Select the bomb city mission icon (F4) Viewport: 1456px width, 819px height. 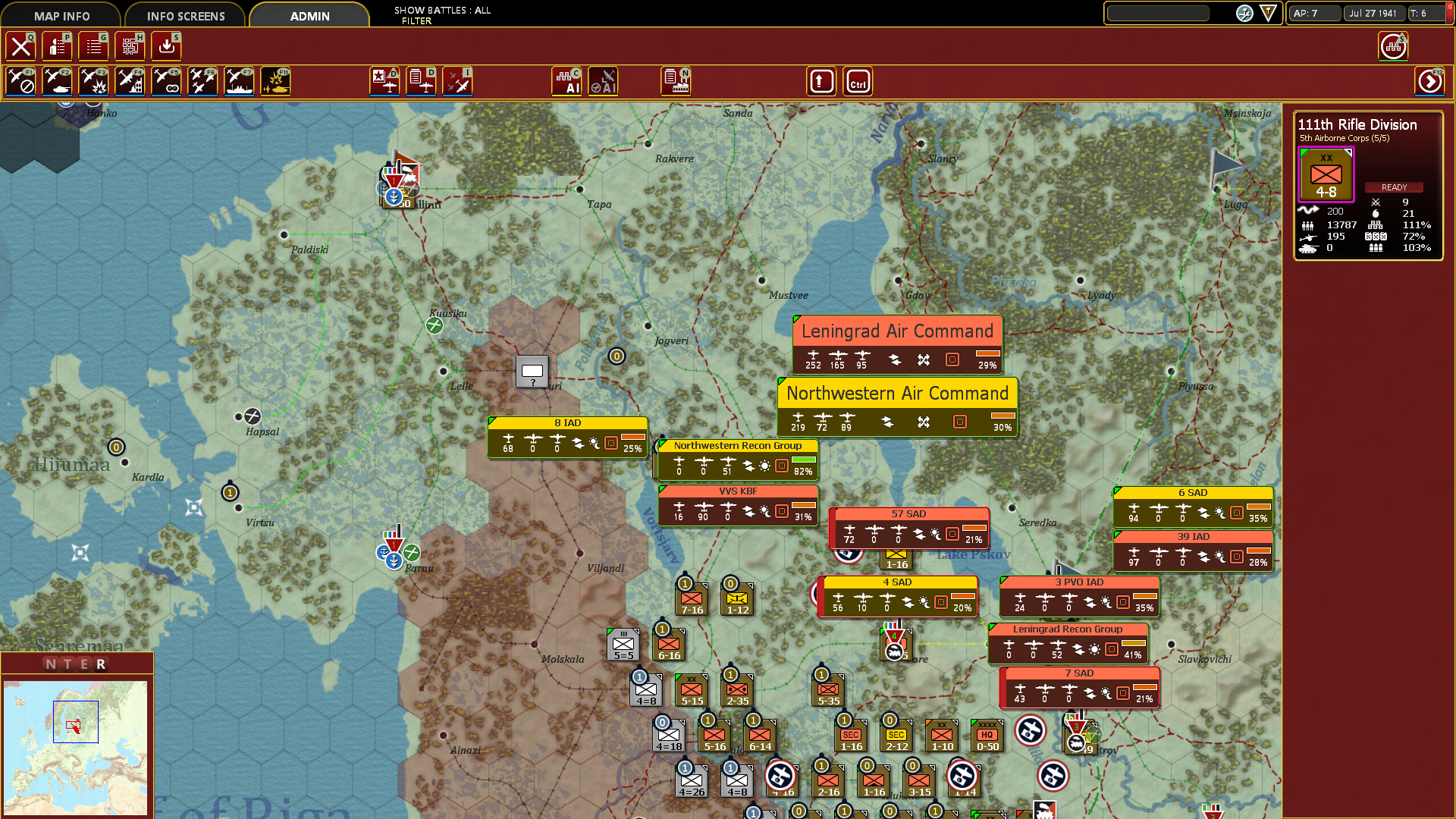tap(130, 81)
